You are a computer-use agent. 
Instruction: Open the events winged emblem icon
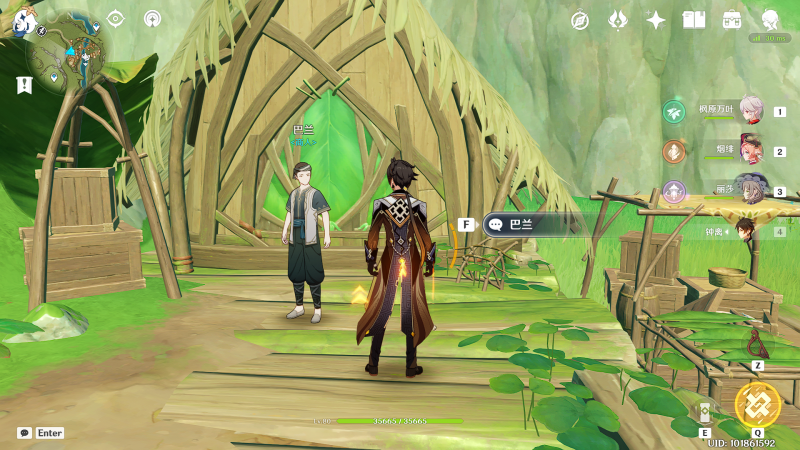[x=618, y=20]
